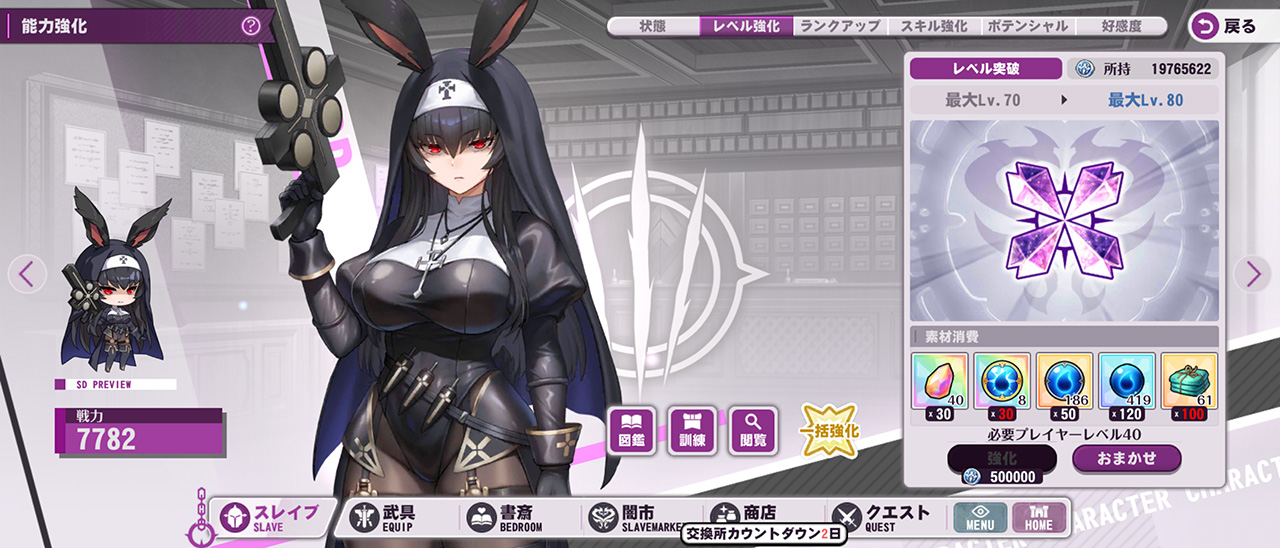
Task: Open the 図鑑 encyclopedia button
Action: click(x=632, y=430)
